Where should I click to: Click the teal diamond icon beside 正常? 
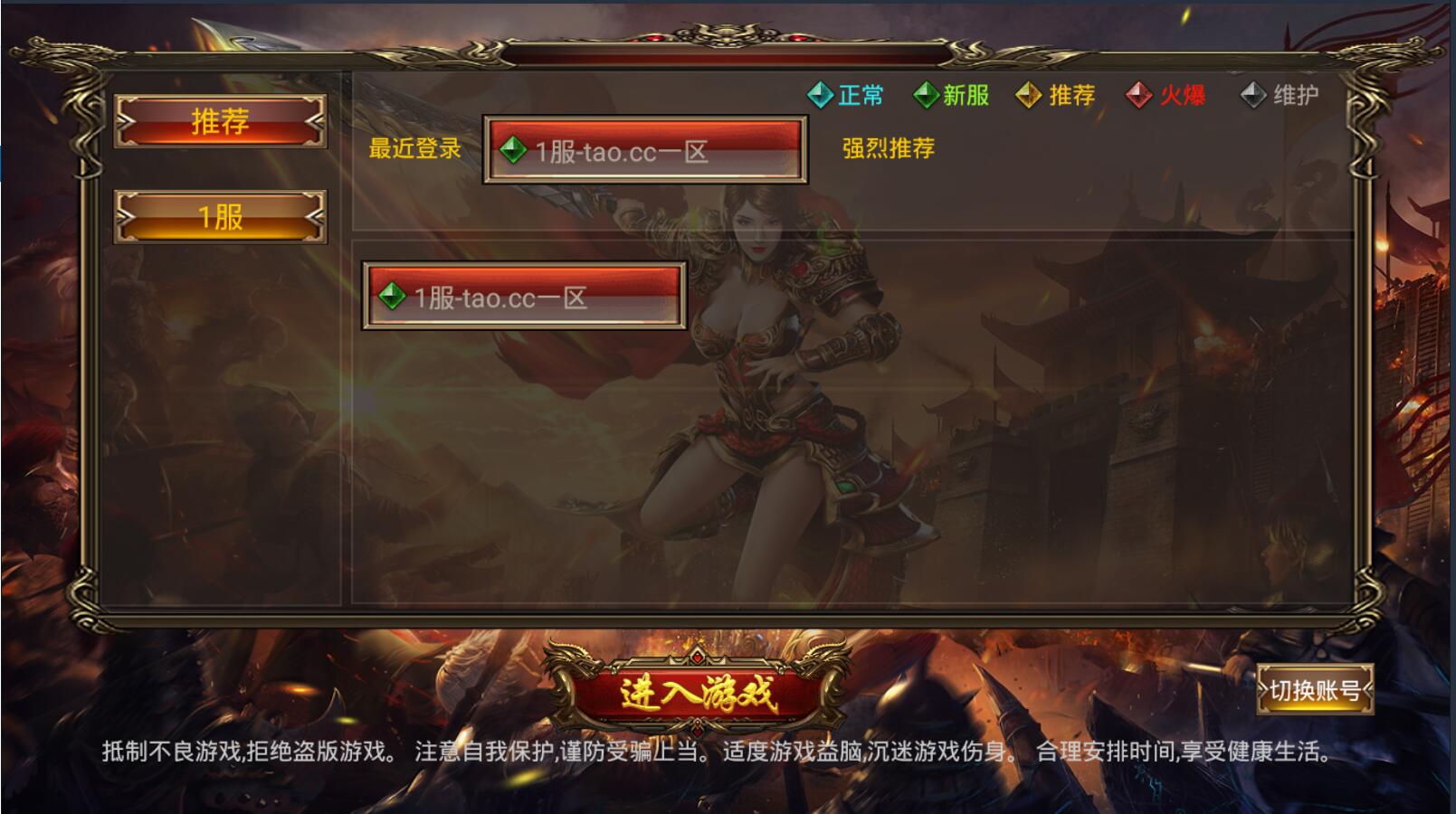[x=820, y=93]
